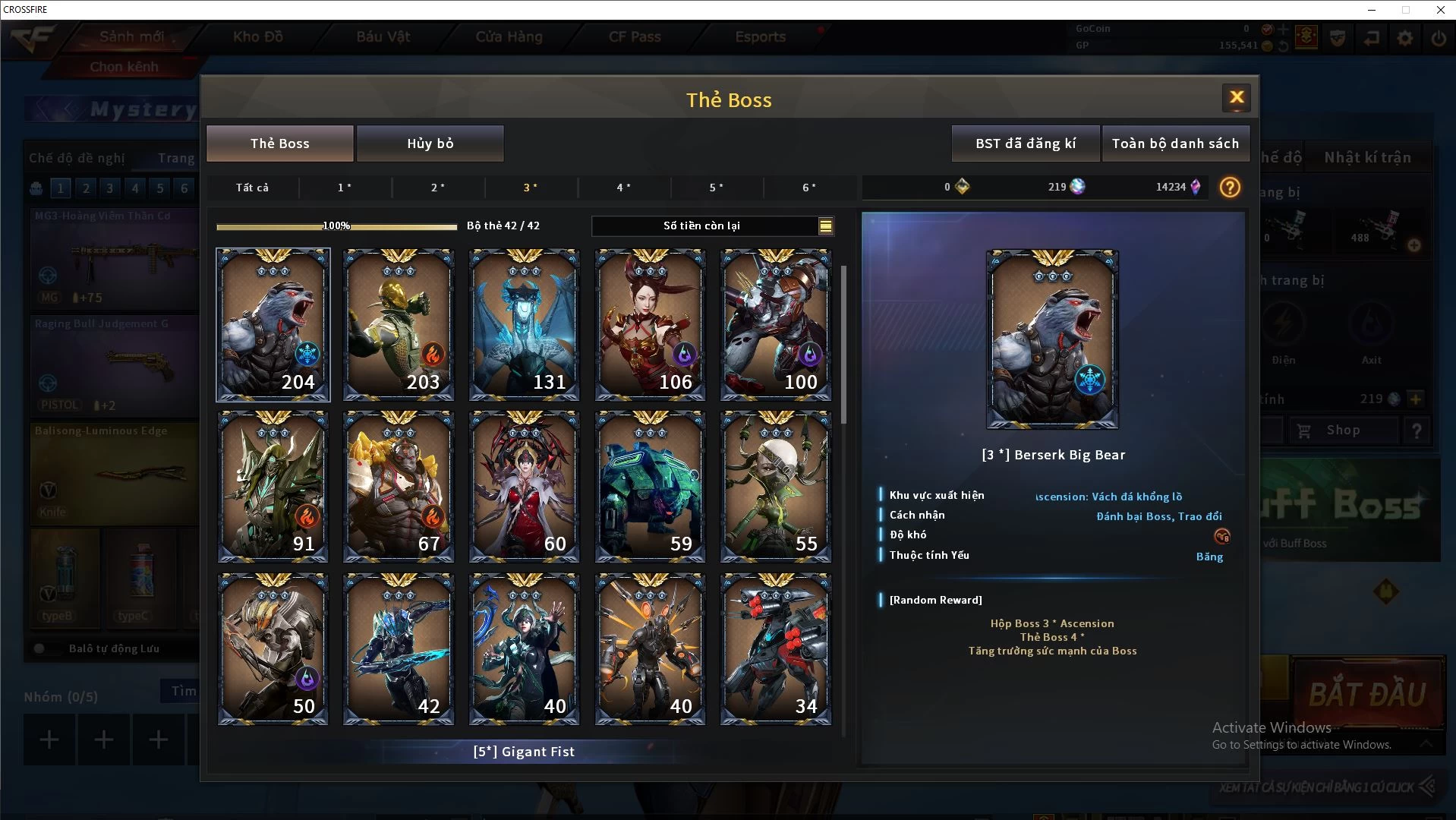The height and width of the screenshot is (820, 1456).
Task: Pick the armored gorilla card numbered 67
Action: click(x=399, y=487)
